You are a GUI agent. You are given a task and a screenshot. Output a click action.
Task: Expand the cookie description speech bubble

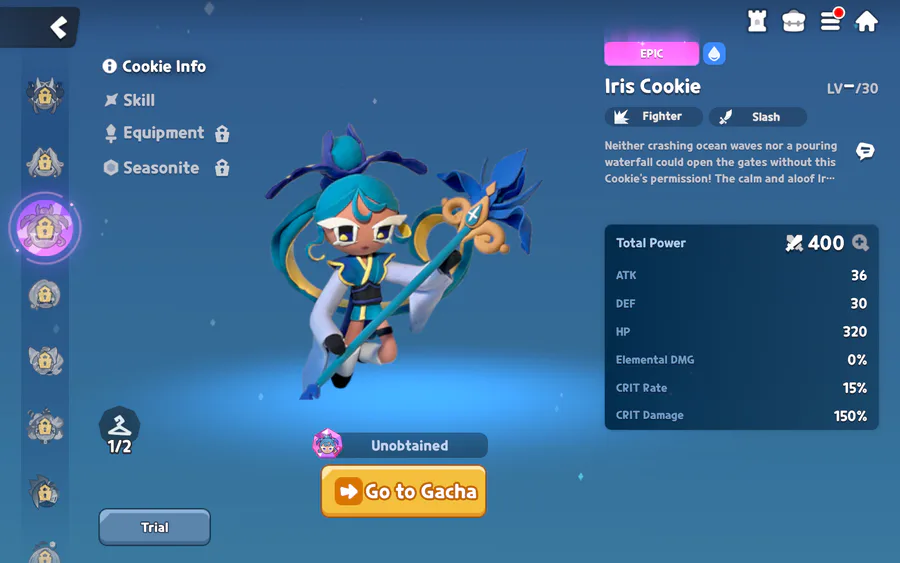tap(865, 152)
